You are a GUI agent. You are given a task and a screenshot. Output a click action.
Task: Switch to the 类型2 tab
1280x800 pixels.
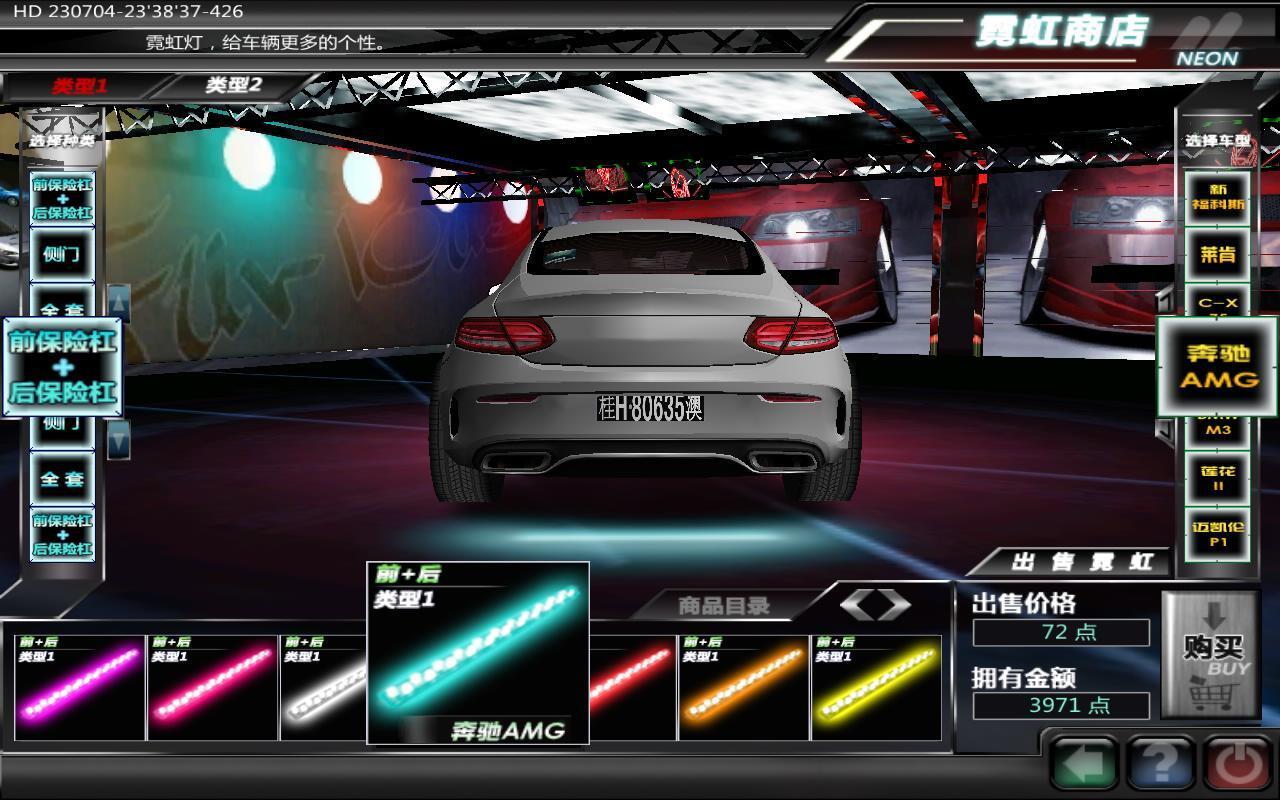tap(233, 86)
